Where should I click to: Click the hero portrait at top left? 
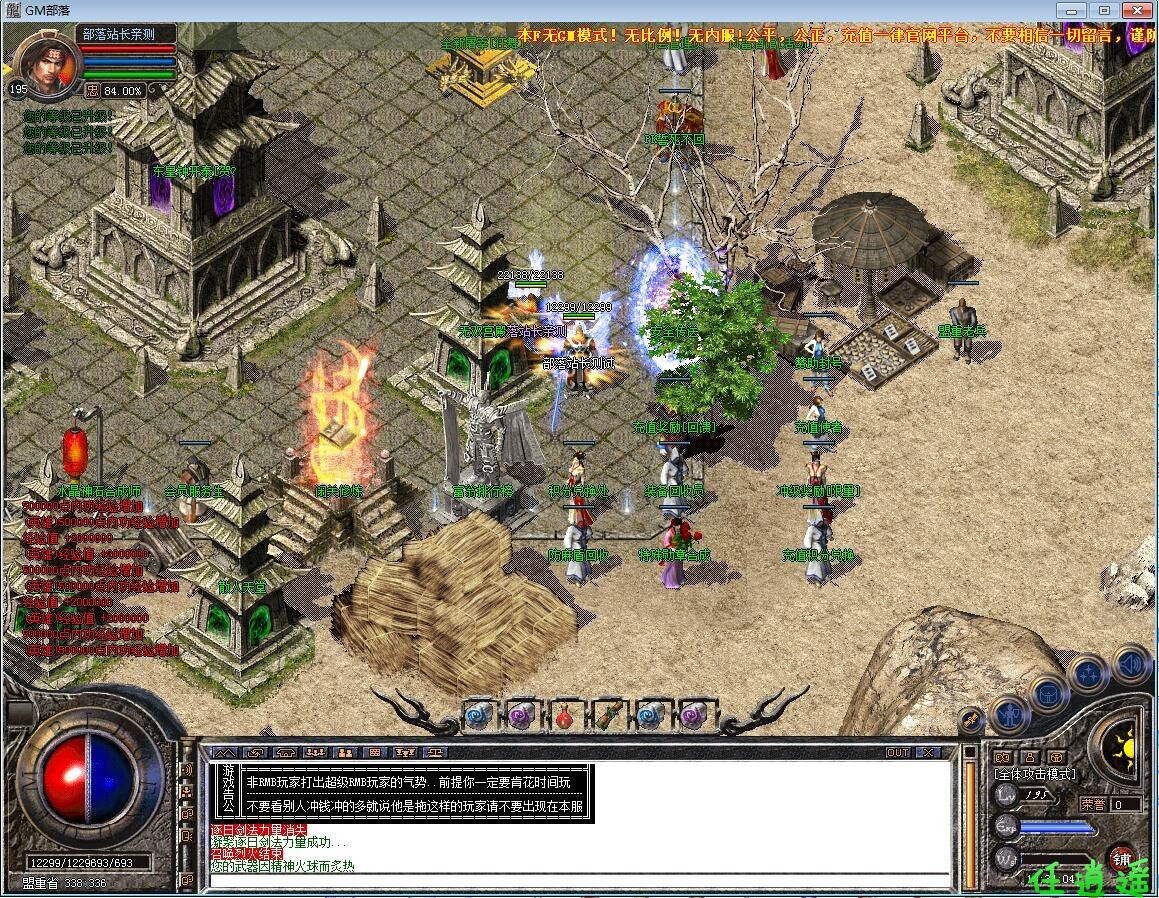(x=48, y=62)
